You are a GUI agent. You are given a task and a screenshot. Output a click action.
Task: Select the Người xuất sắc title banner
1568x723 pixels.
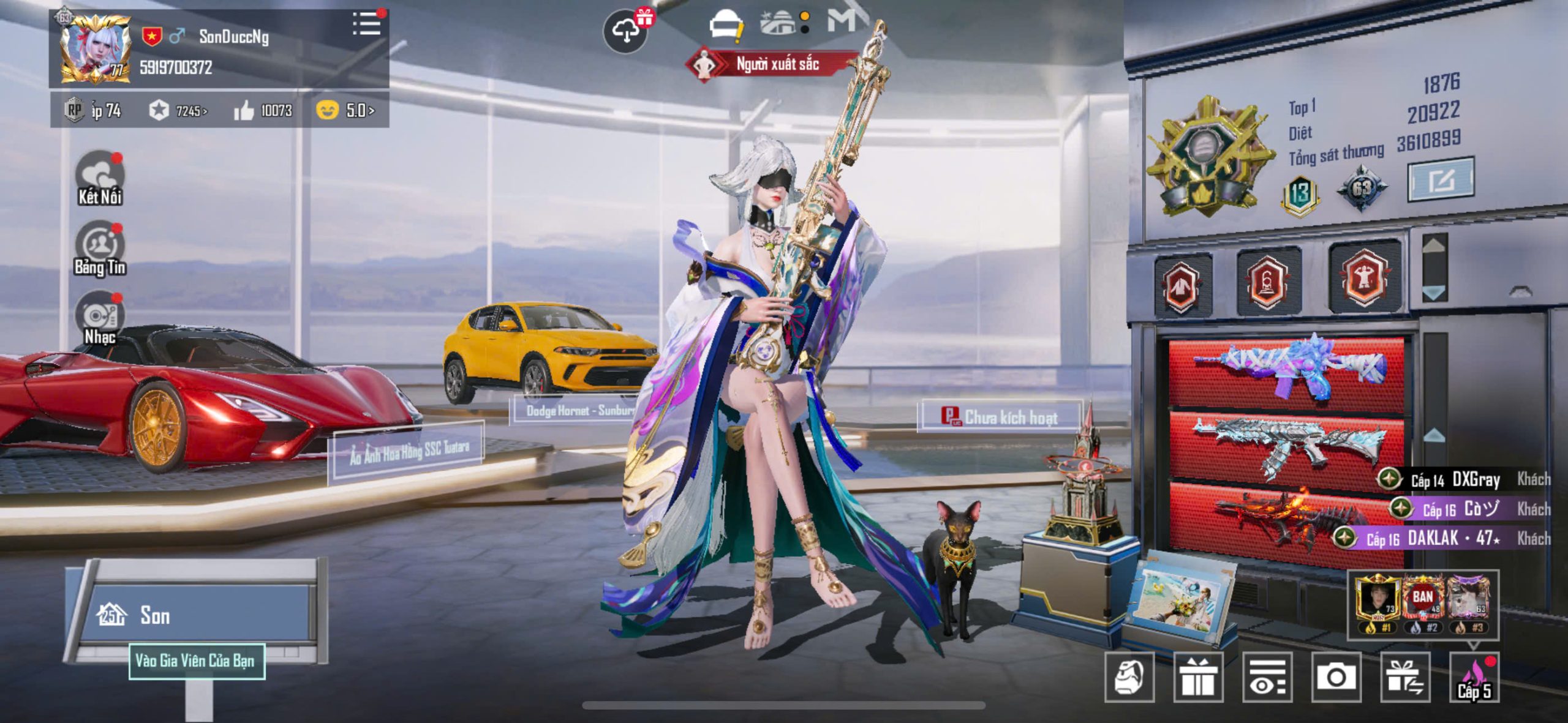point(775,64)
